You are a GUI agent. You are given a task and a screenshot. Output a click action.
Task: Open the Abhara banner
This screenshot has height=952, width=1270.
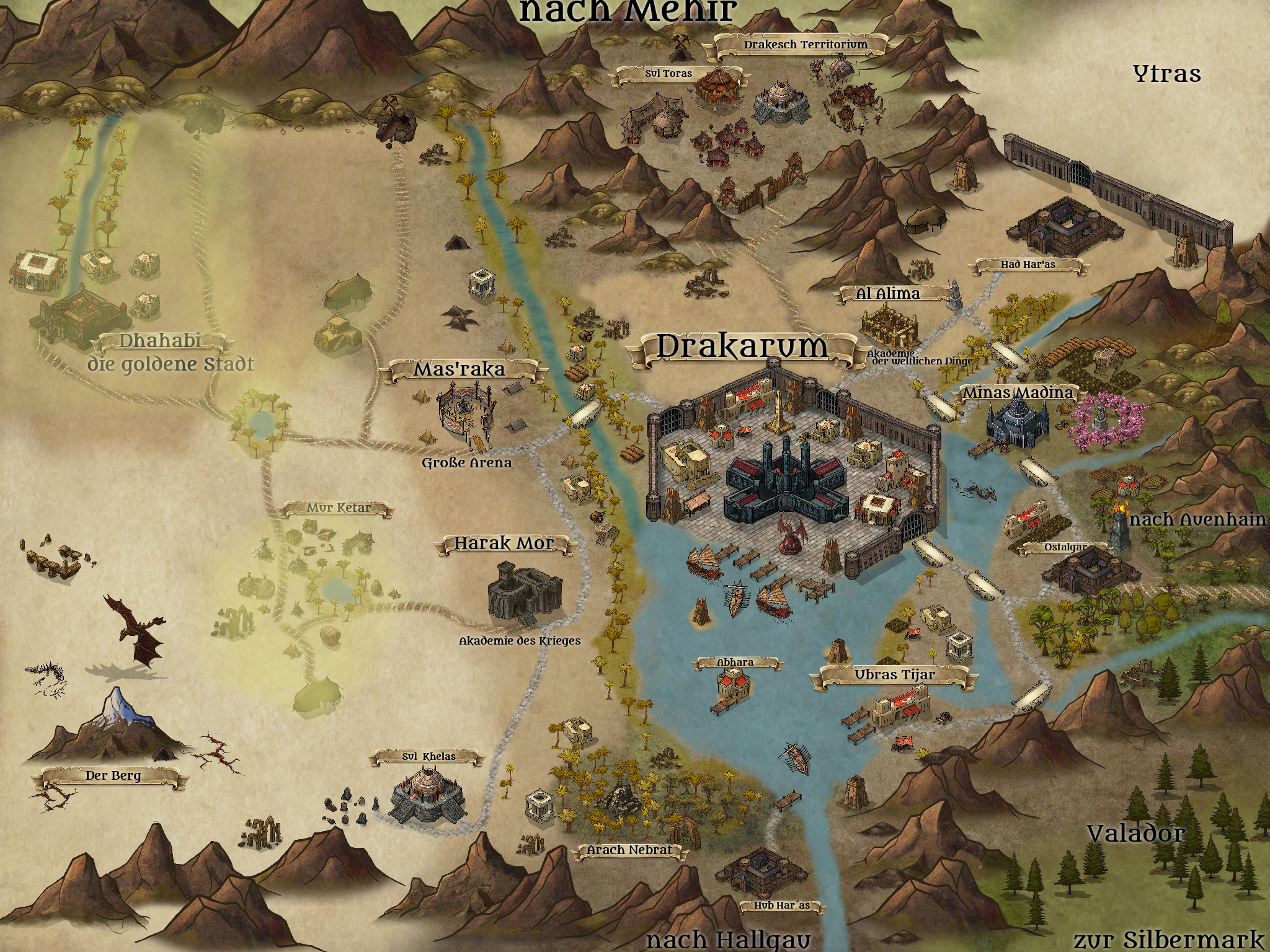(735, 663)
